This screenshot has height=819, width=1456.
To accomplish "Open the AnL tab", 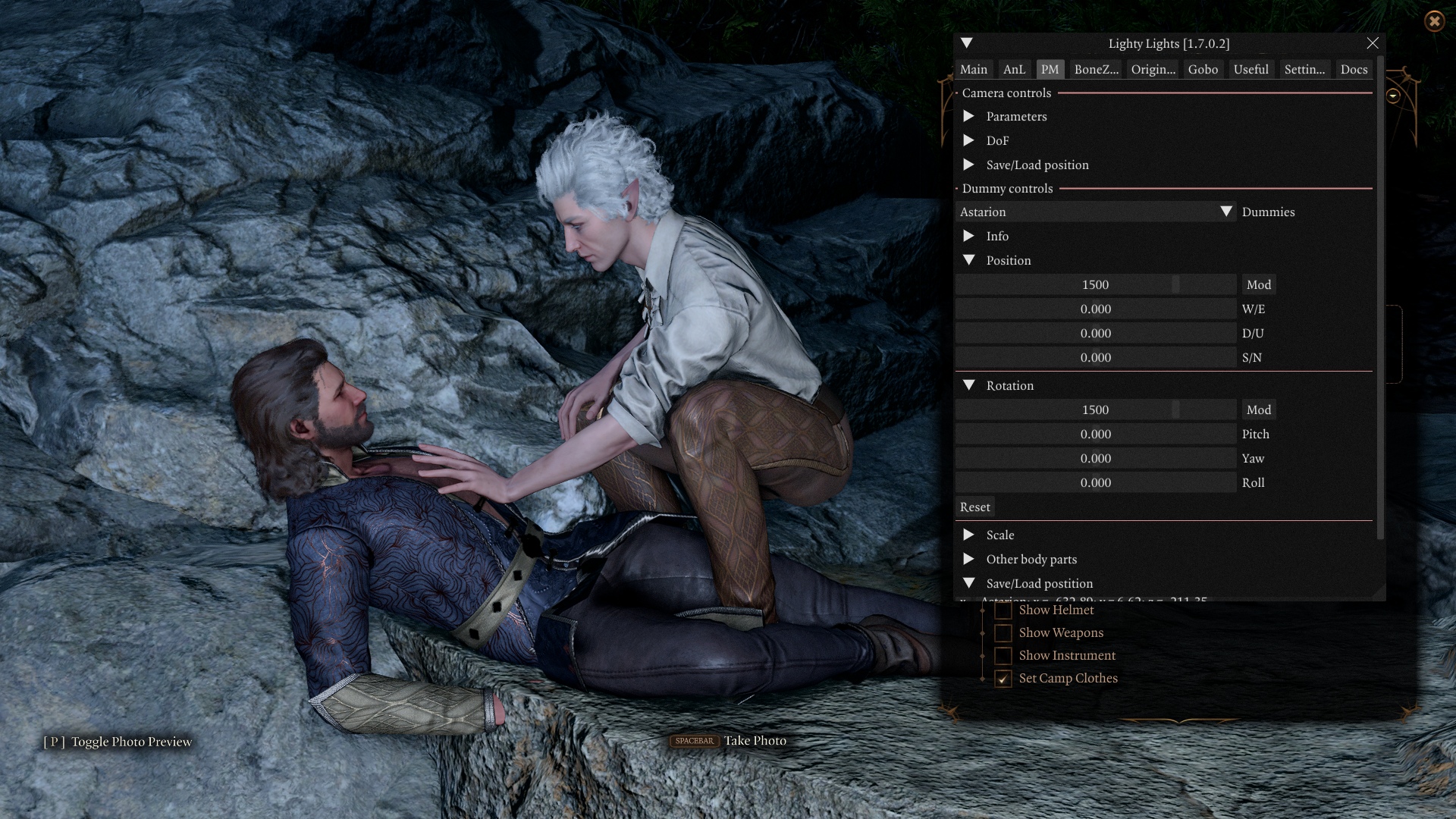I will point(1014,69).
